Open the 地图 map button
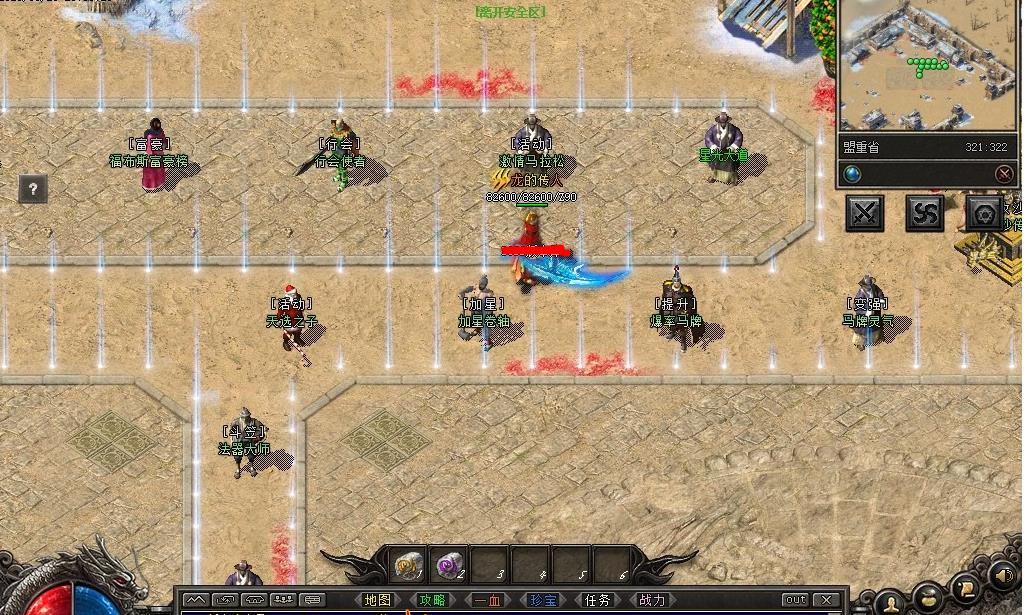The height and width of the screenshot is (615, 1031). pyautogui.click(x=378, y=600)
